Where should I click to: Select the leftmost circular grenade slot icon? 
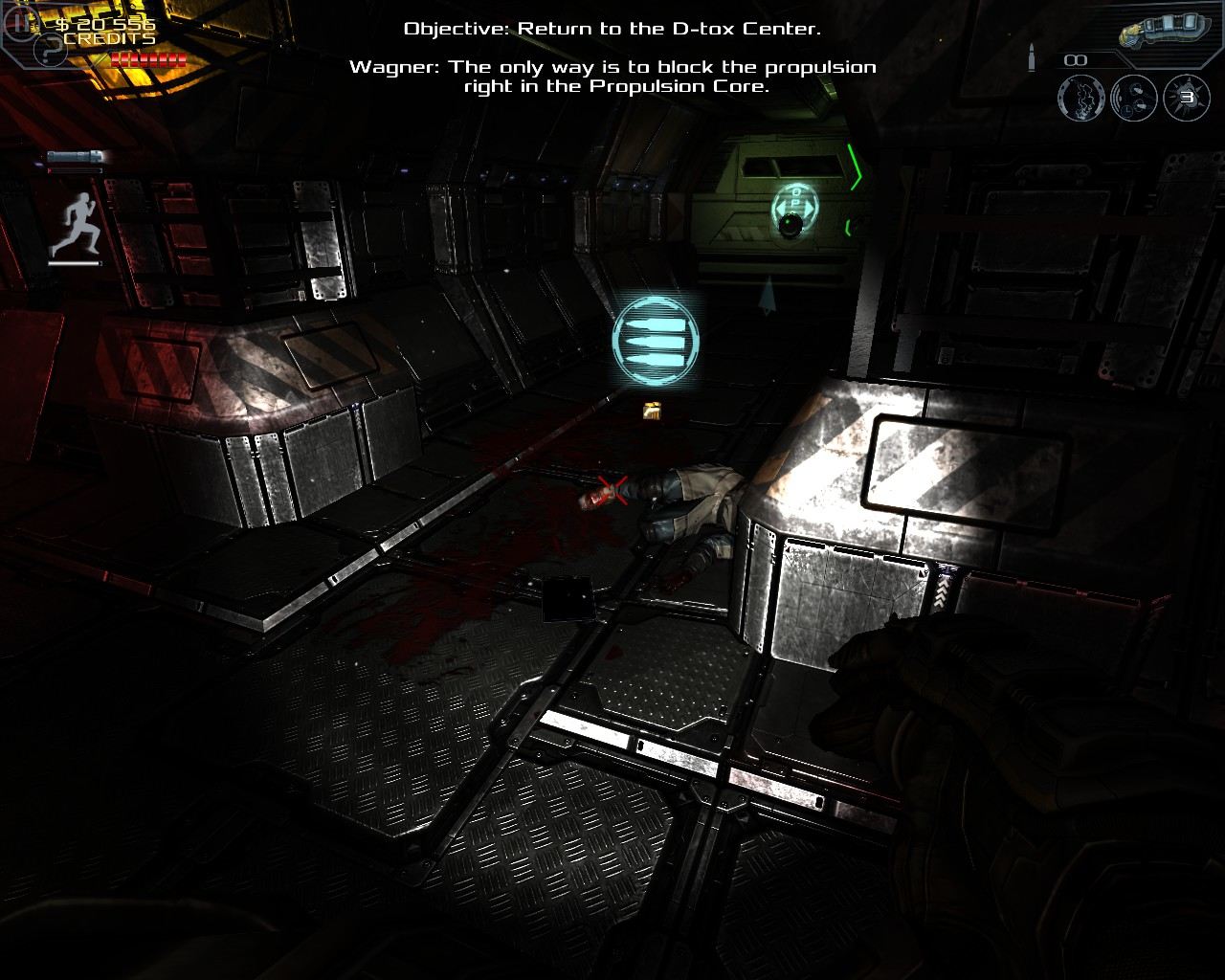pyautogui.click(x=1081, y=98)
